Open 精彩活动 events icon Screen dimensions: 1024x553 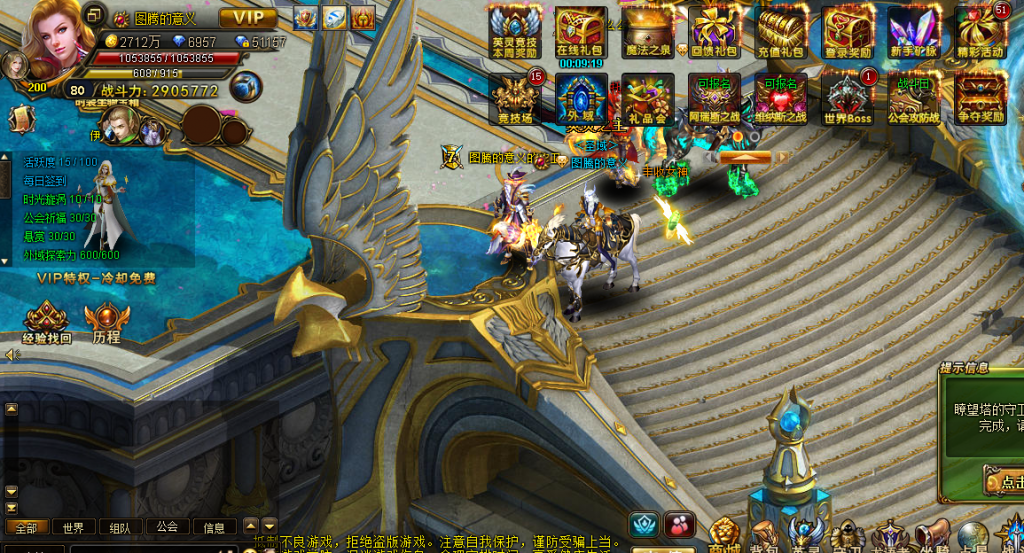980,32
